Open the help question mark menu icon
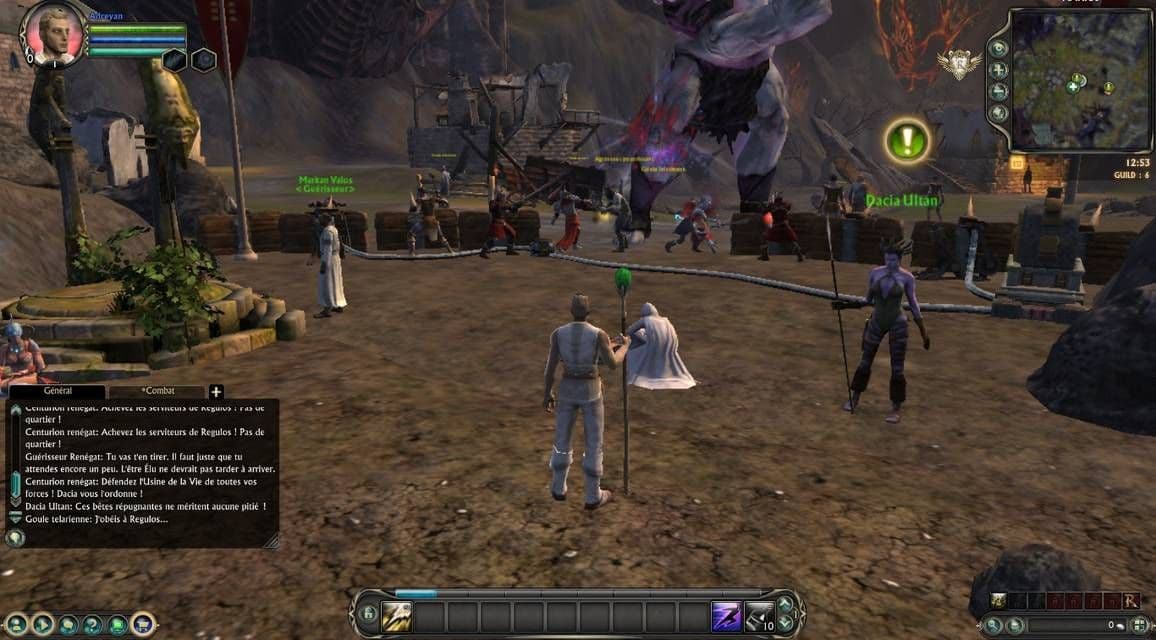The height and width of the screenshot is (640, 1156). [x=93, y=625]
